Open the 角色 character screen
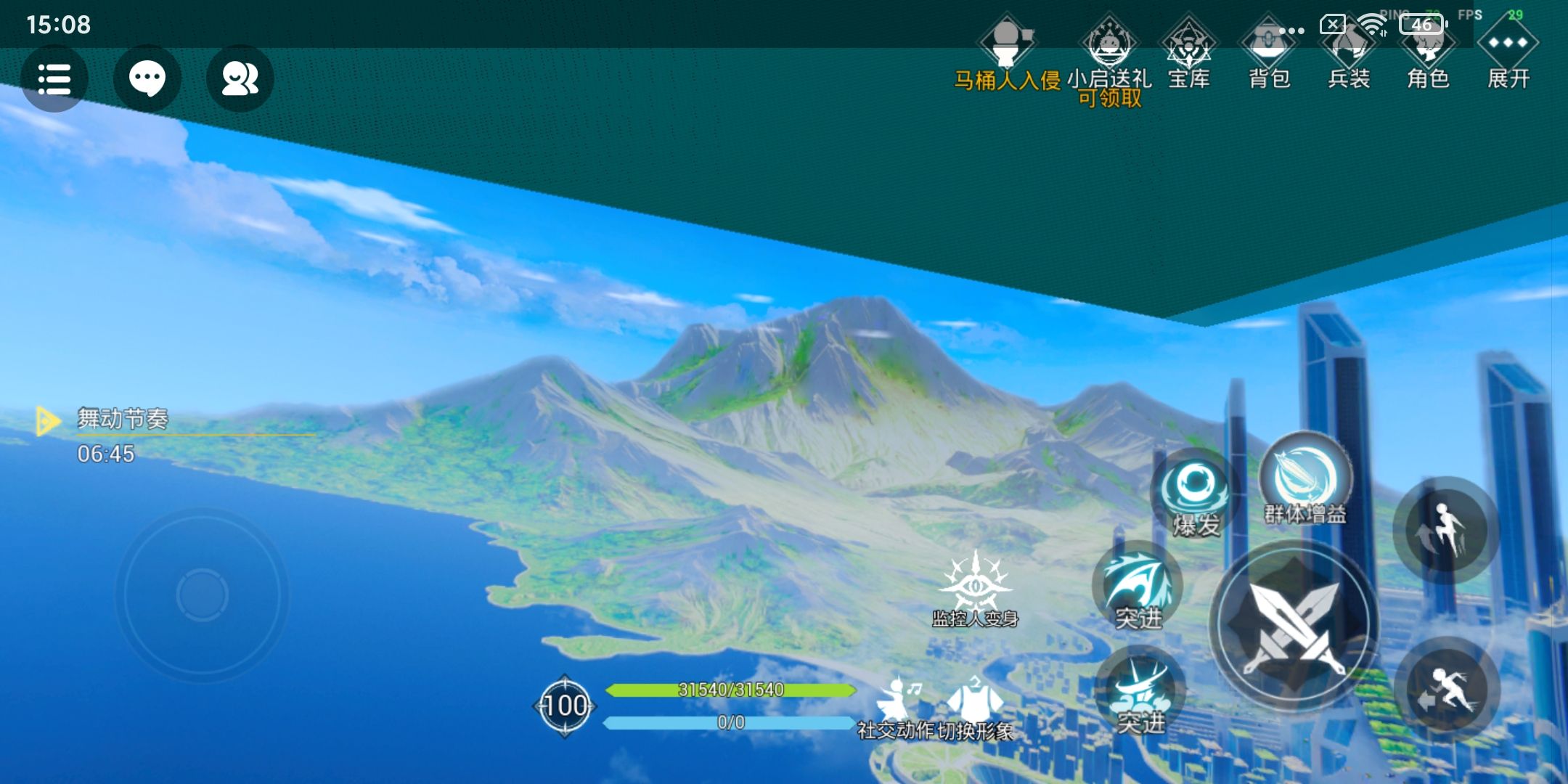1568x784 pixels. point(1428,54)
